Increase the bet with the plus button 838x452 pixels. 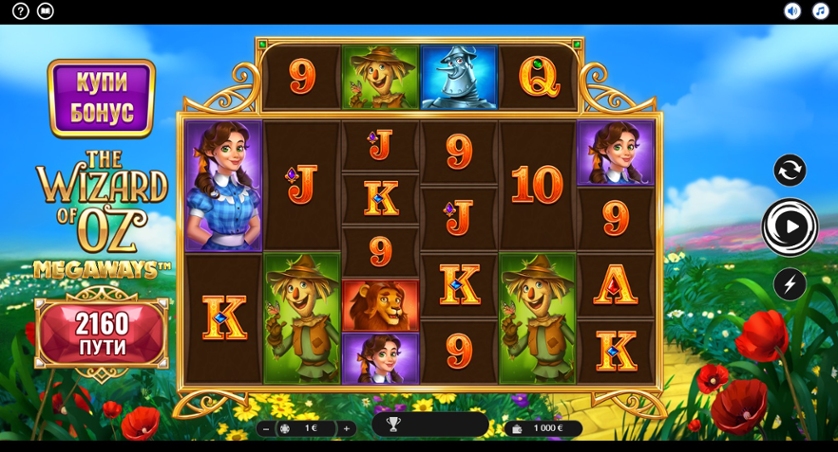coord(346,428)
